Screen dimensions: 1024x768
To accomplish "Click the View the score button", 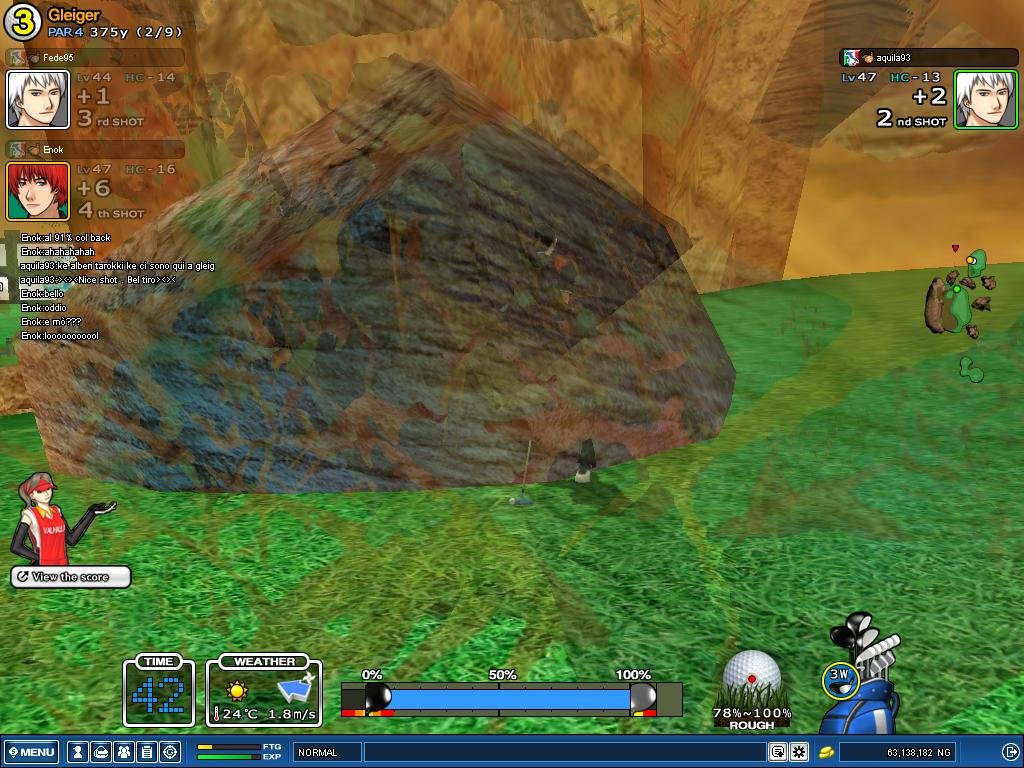I will (x=71, y=577).
